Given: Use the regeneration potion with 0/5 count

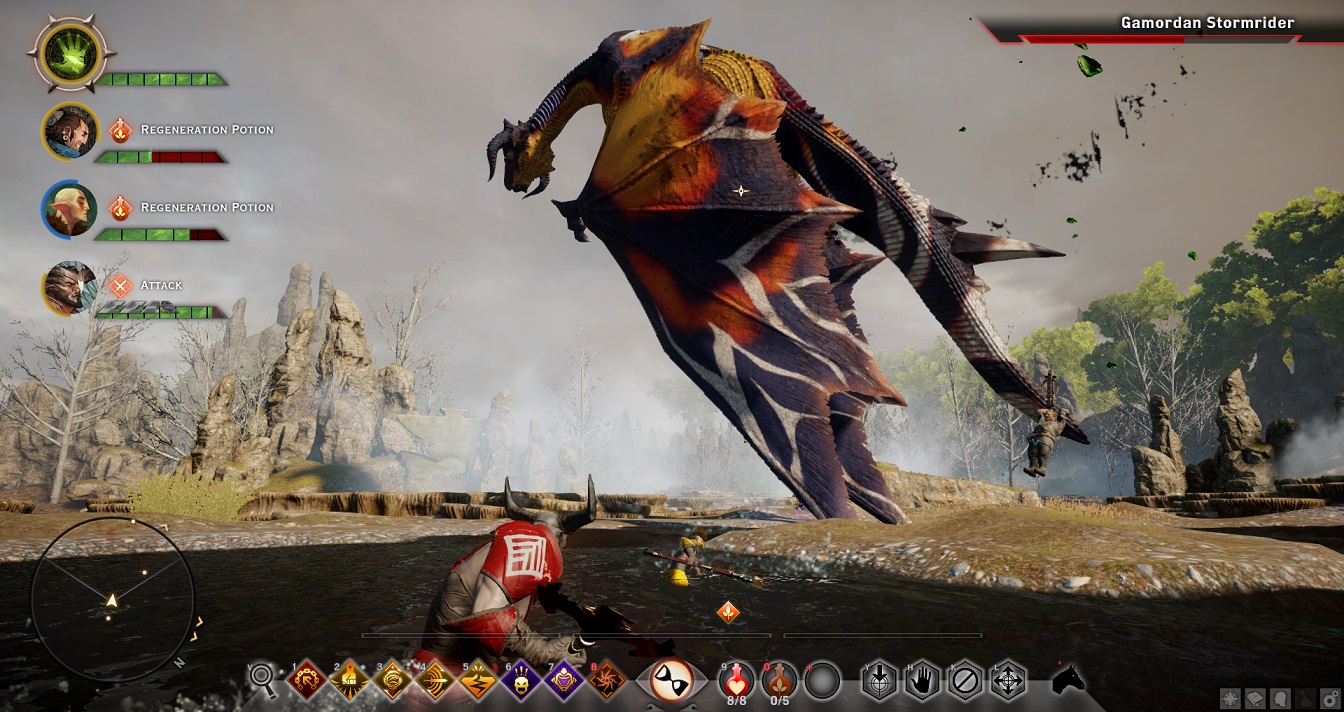Looking at the screenshot, I should [778, 680].
